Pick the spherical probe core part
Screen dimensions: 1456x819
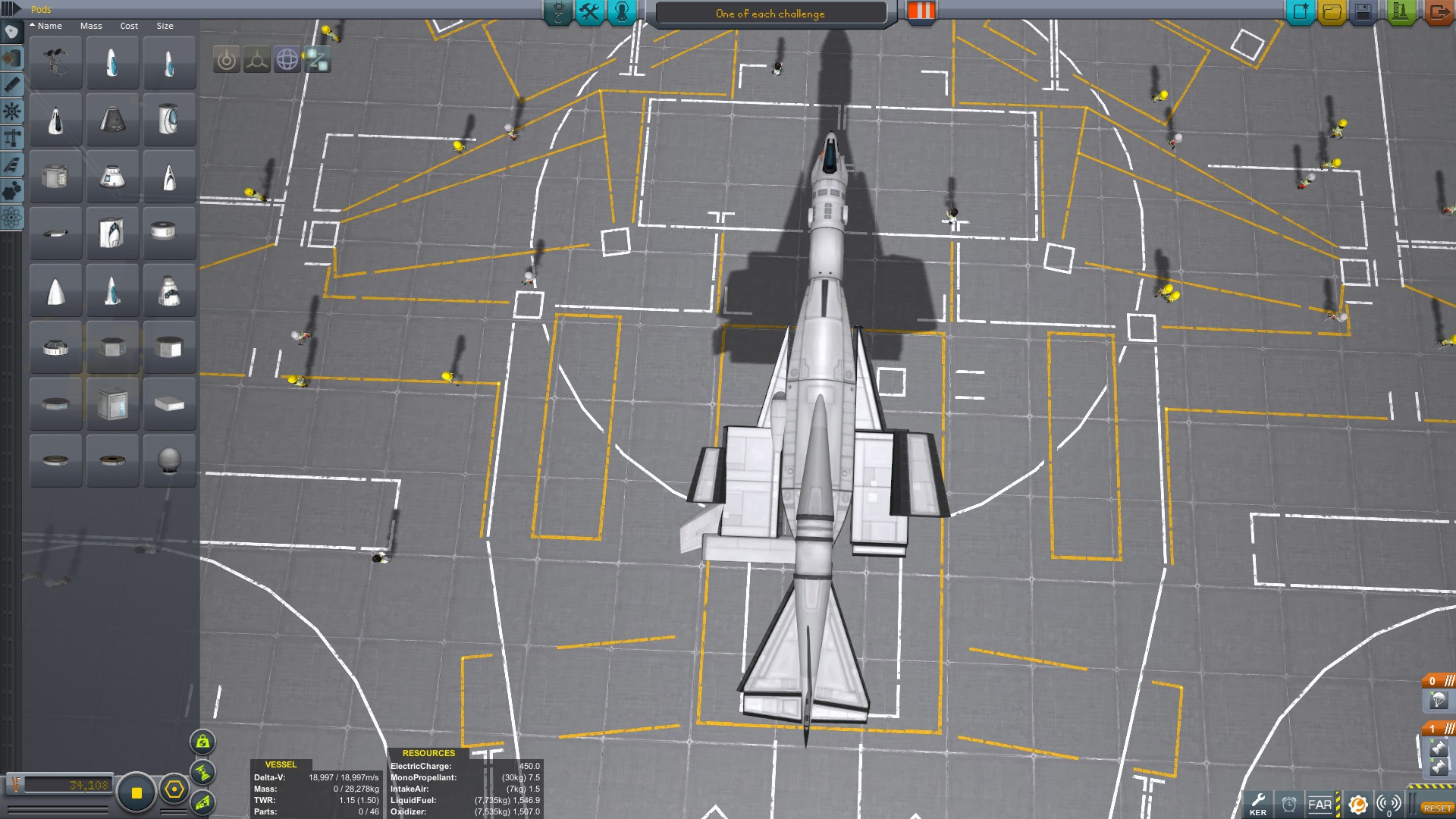coord(169,460)
